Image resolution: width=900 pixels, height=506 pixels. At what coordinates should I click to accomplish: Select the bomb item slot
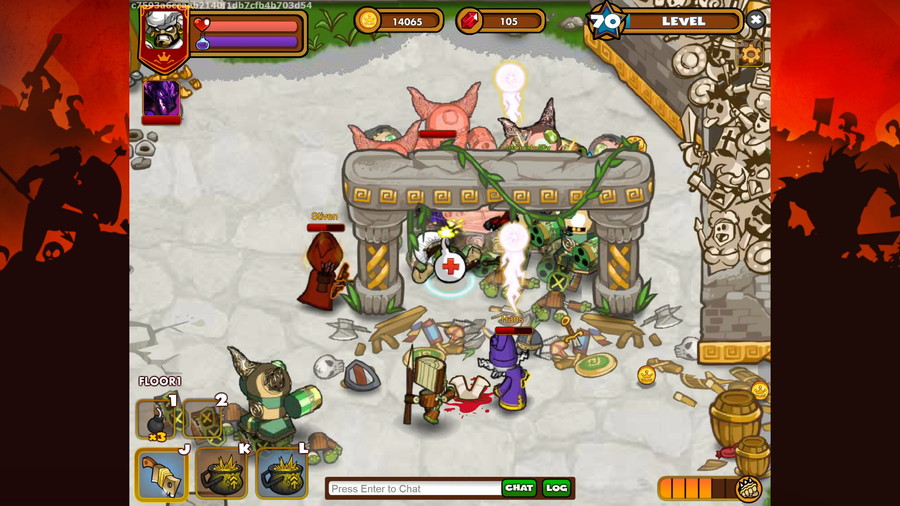point(156,418)
